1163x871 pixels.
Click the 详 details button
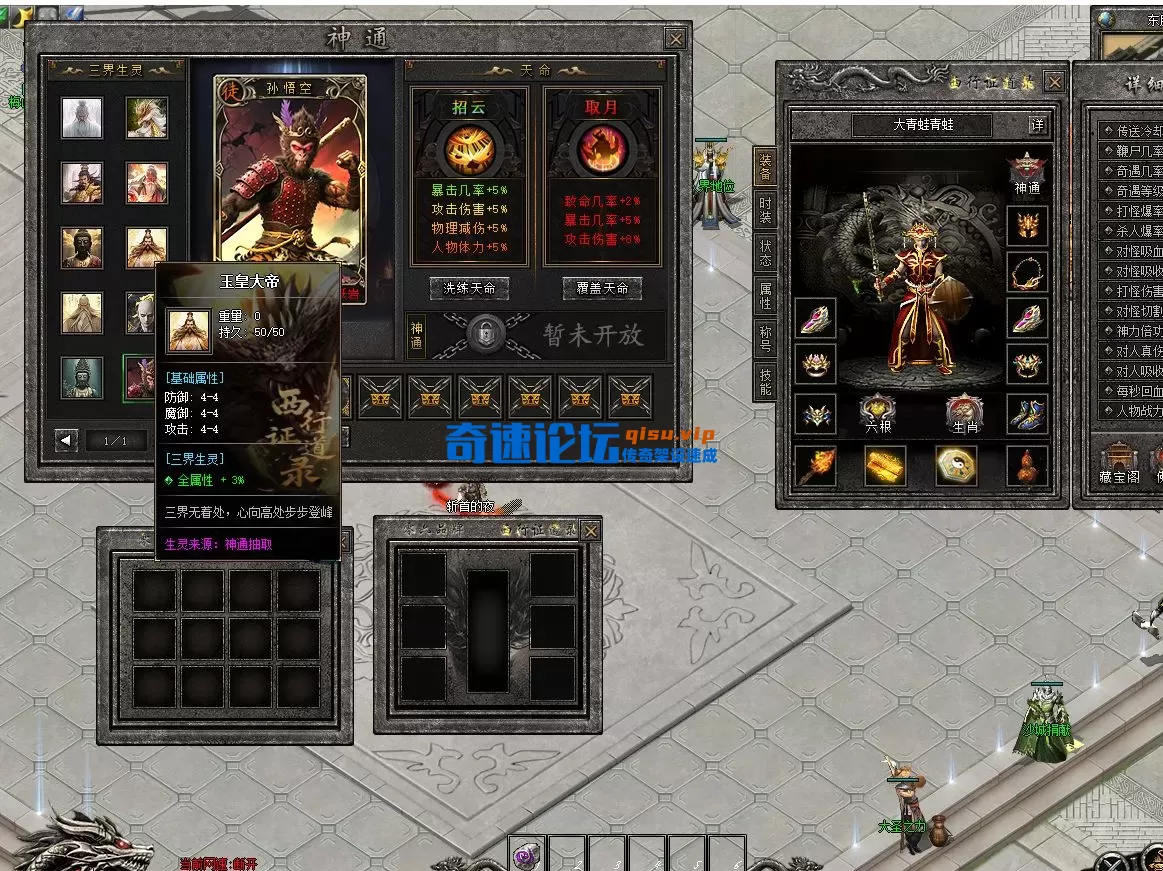click(x=1038, y=125)
